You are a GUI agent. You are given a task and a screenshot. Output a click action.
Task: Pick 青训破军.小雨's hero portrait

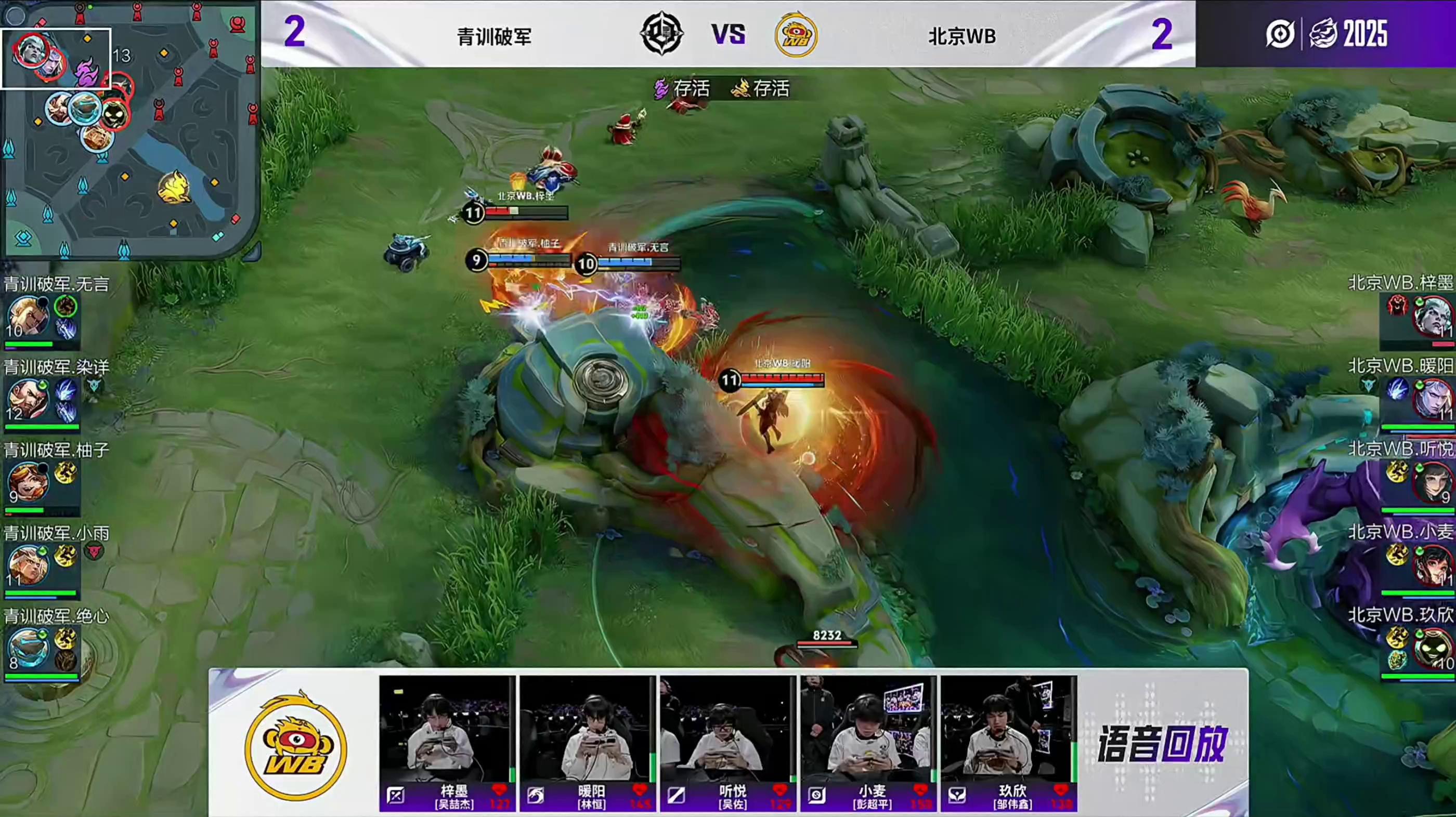coord(28,565)
